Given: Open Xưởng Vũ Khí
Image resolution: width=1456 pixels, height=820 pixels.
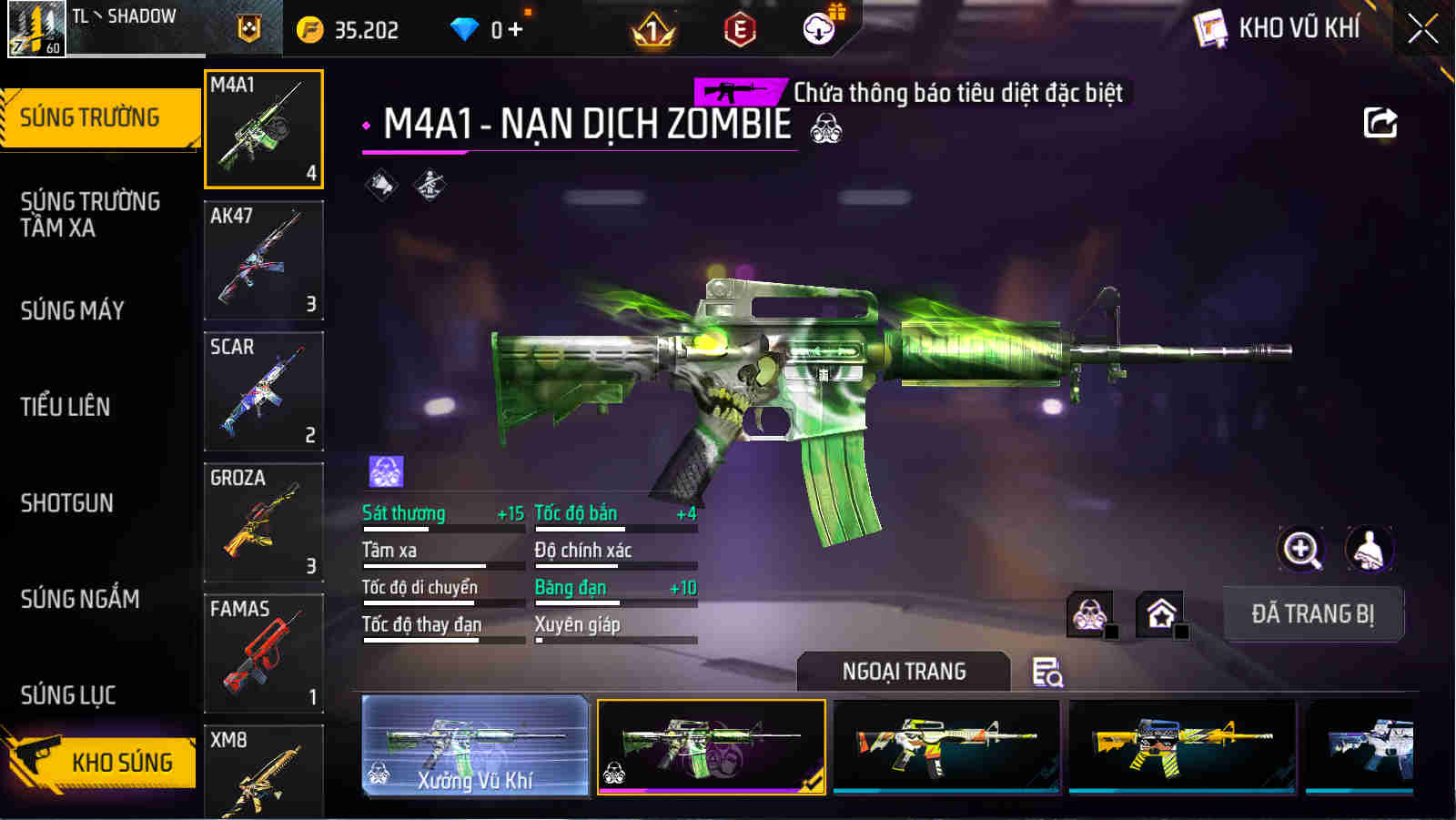Looking at the screenshot, I should coord(473,746).
